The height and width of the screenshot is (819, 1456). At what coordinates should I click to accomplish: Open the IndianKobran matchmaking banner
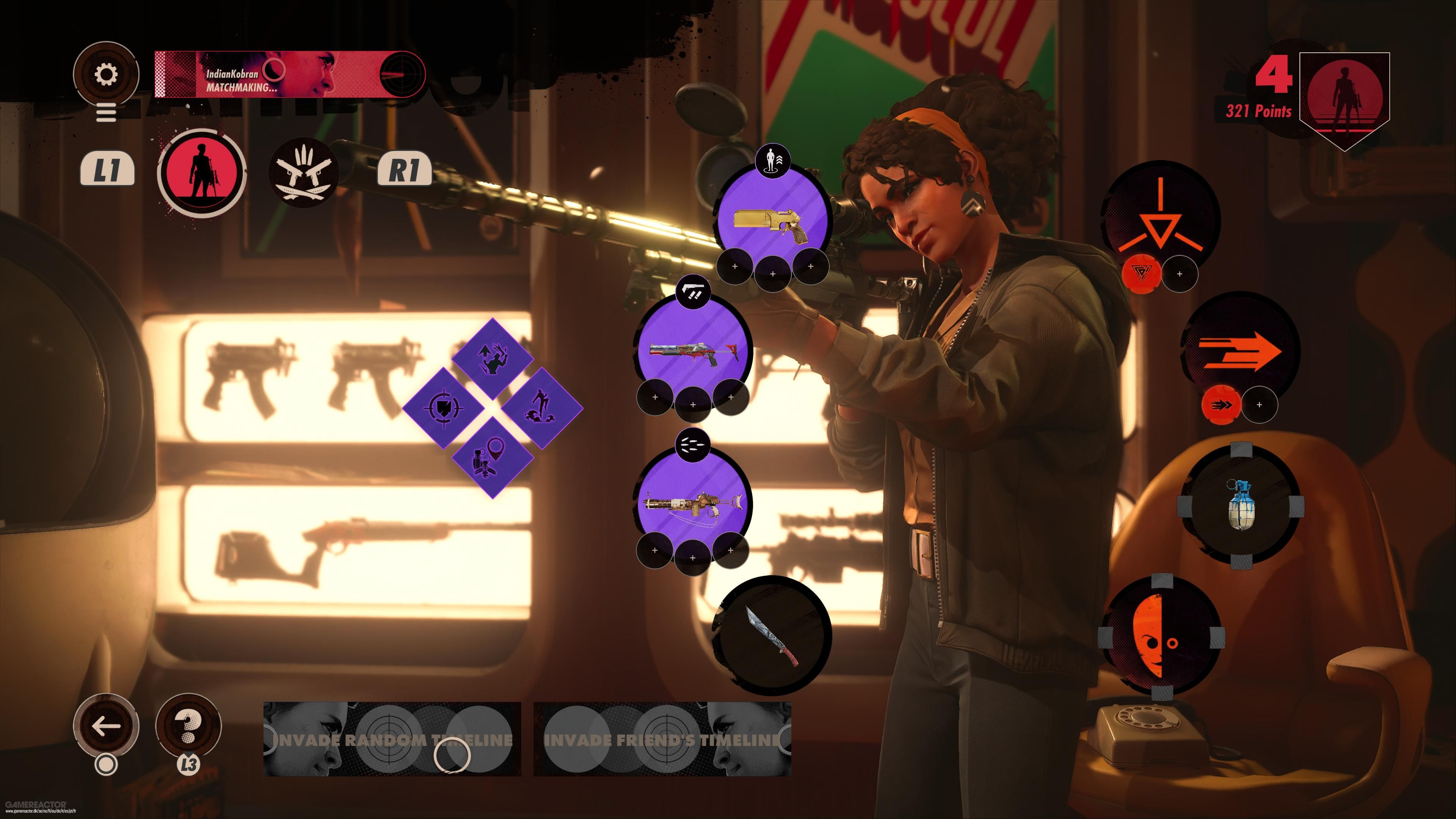[289, 74]
